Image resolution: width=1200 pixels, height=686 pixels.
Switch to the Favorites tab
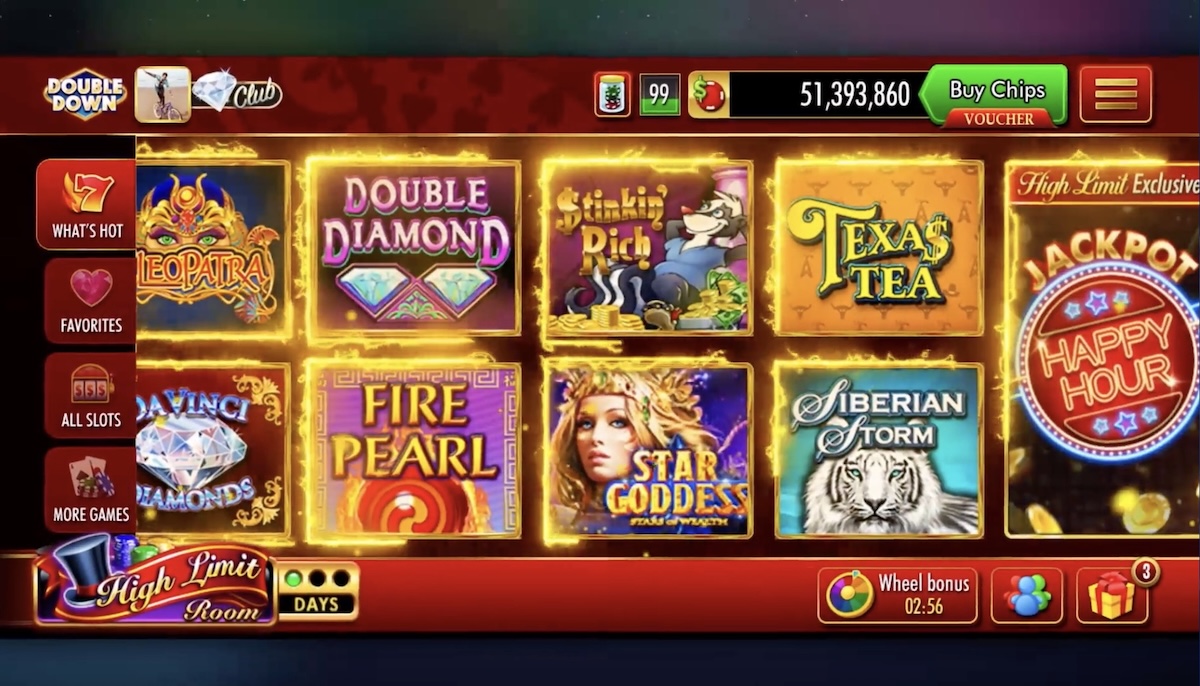pos(90,300)
